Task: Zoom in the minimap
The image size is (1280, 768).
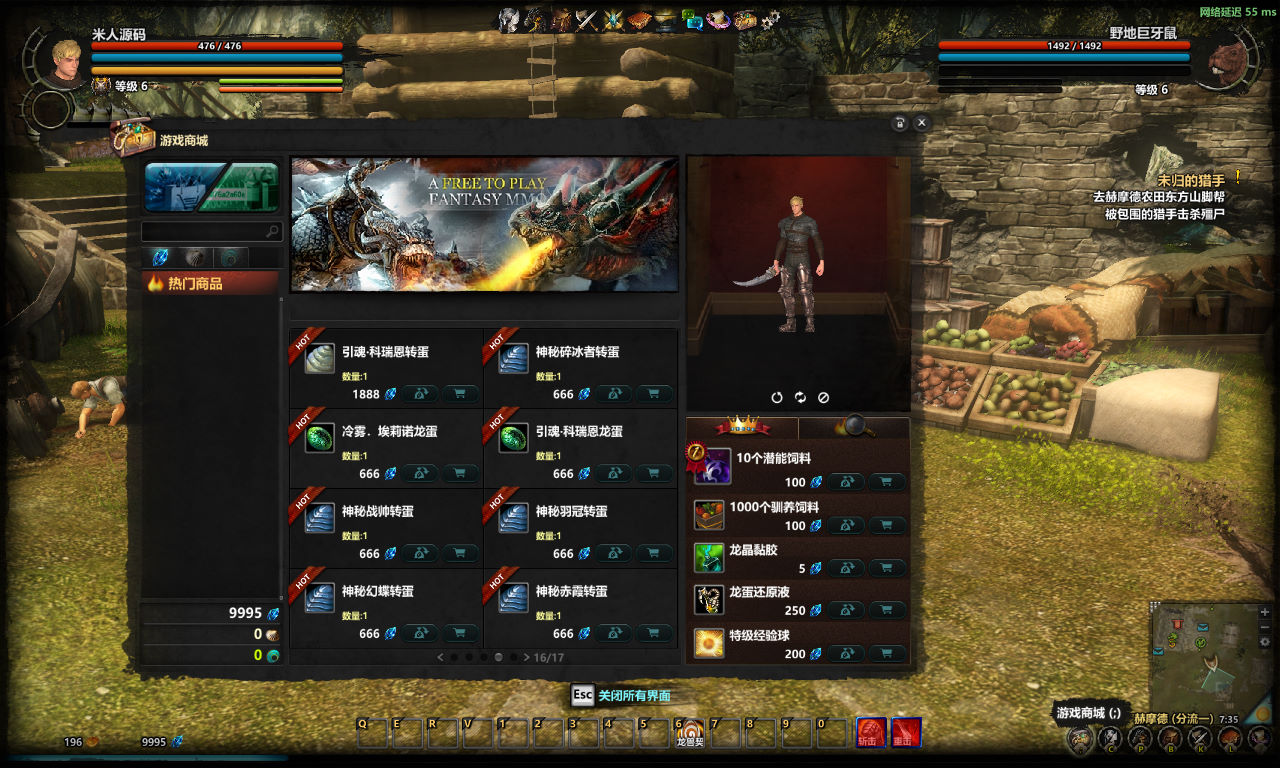Action: [x=1265, y=611]
